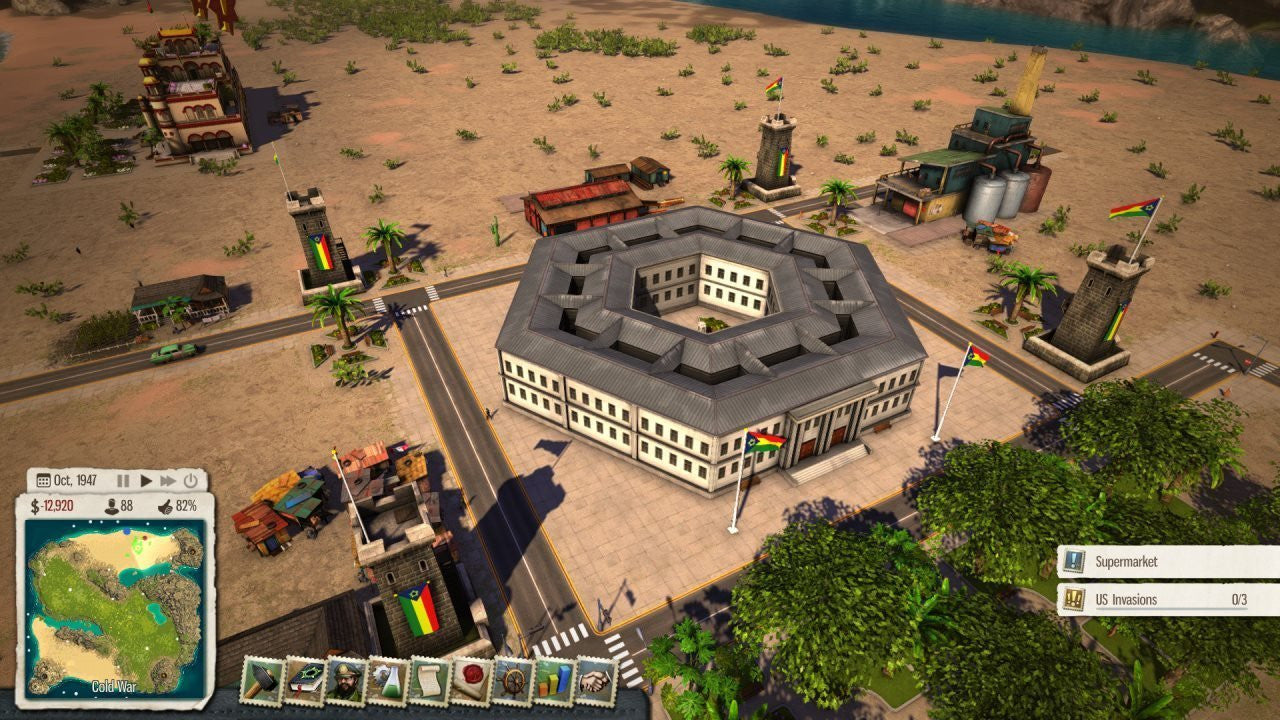Pause the game simulation

124,480
